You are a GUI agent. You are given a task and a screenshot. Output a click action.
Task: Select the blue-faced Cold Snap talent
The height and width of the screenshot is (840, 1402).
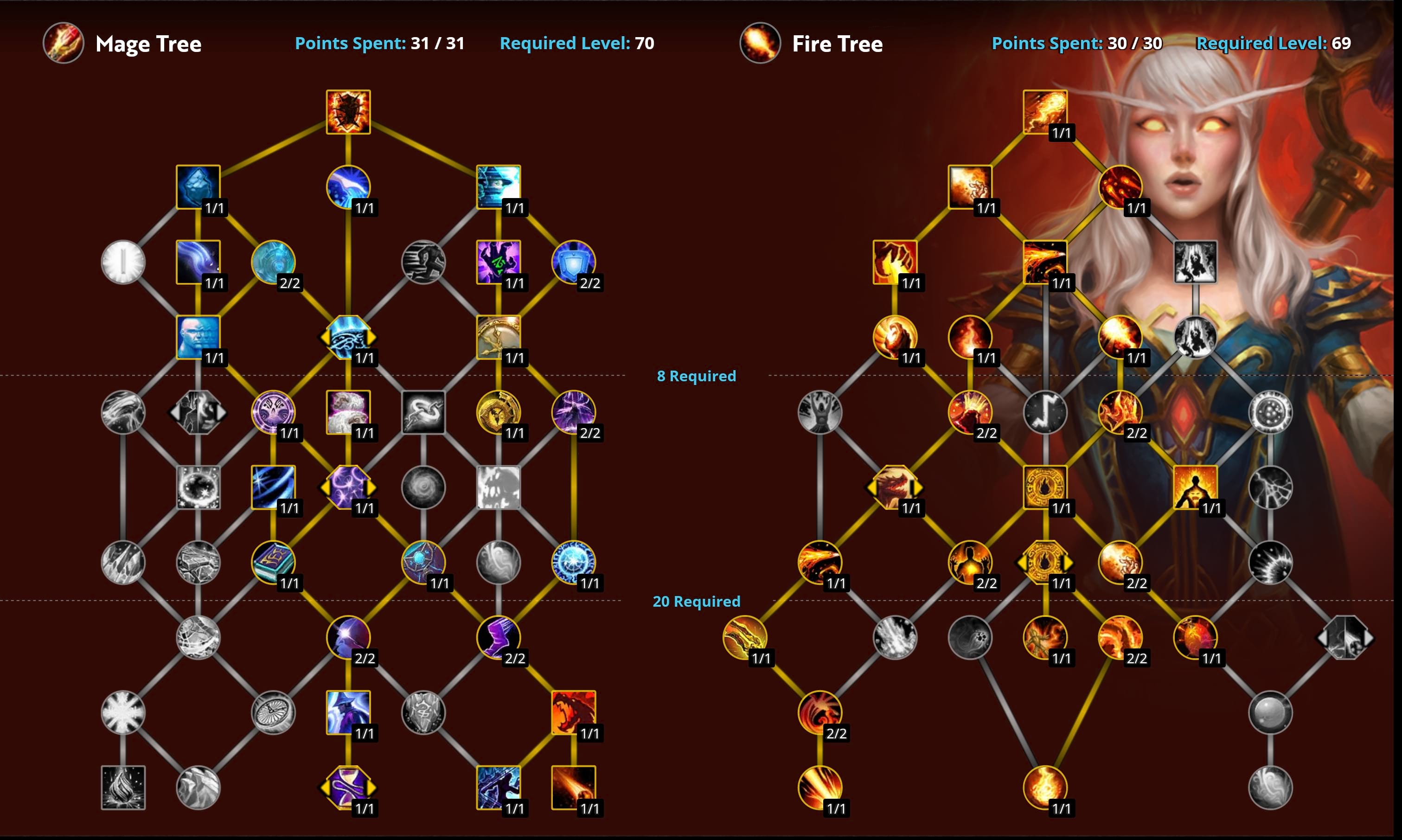pyautogui.click(x=198, y=337)
